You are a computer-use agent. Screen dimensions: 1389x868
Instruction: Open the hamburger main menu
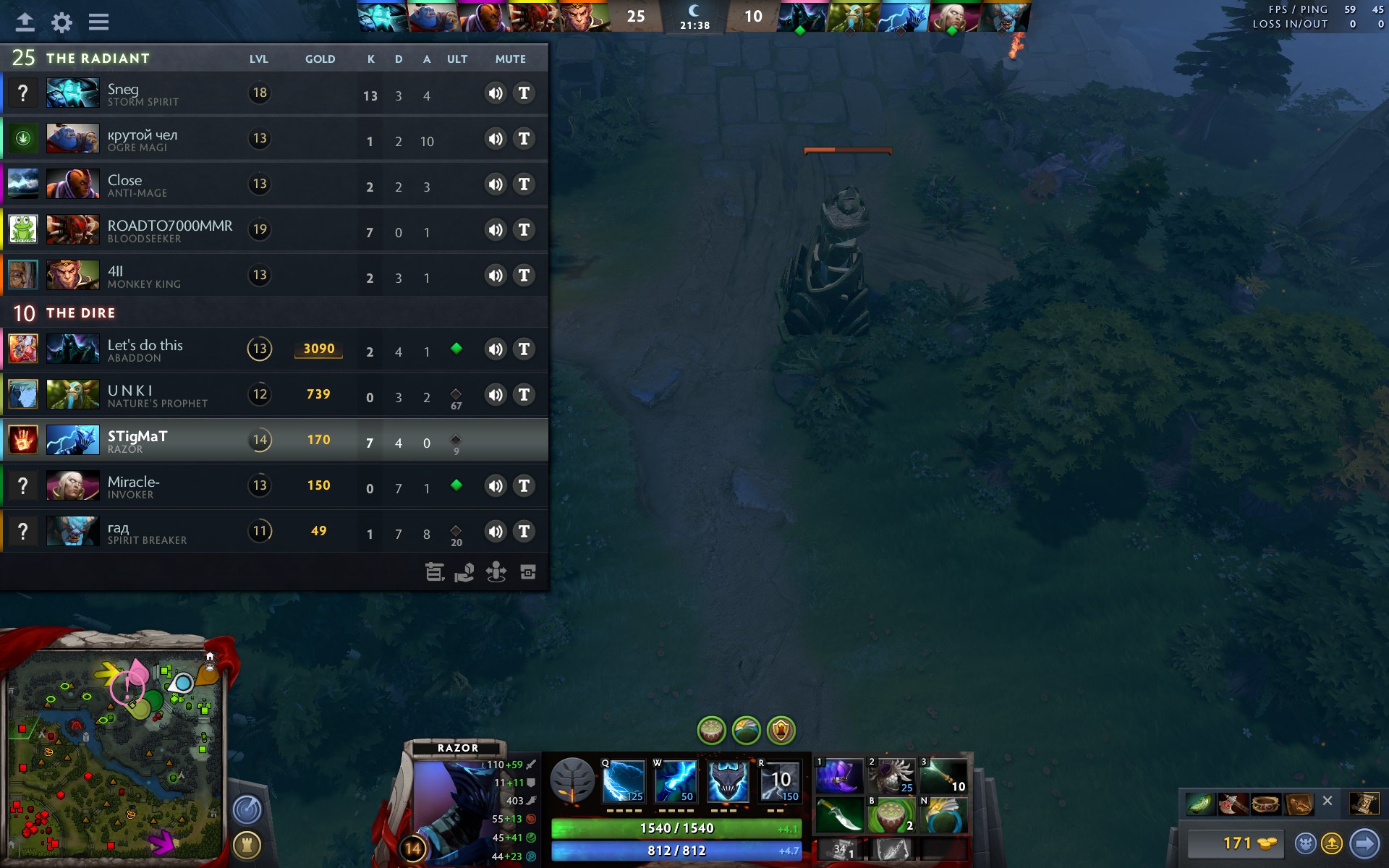tap(99, 22)
